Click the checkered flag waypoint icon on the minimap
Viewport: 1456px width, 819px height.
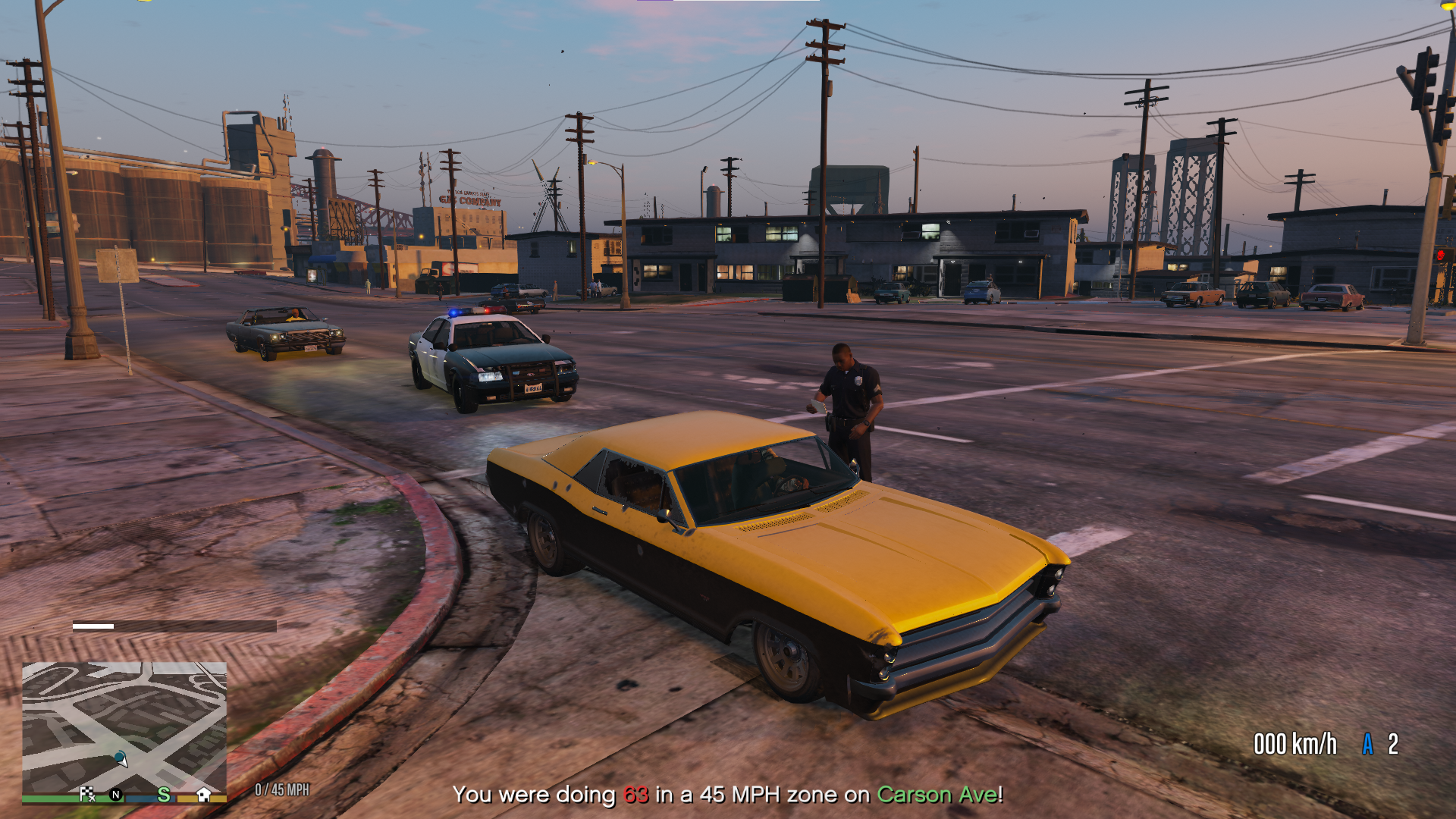88,794
